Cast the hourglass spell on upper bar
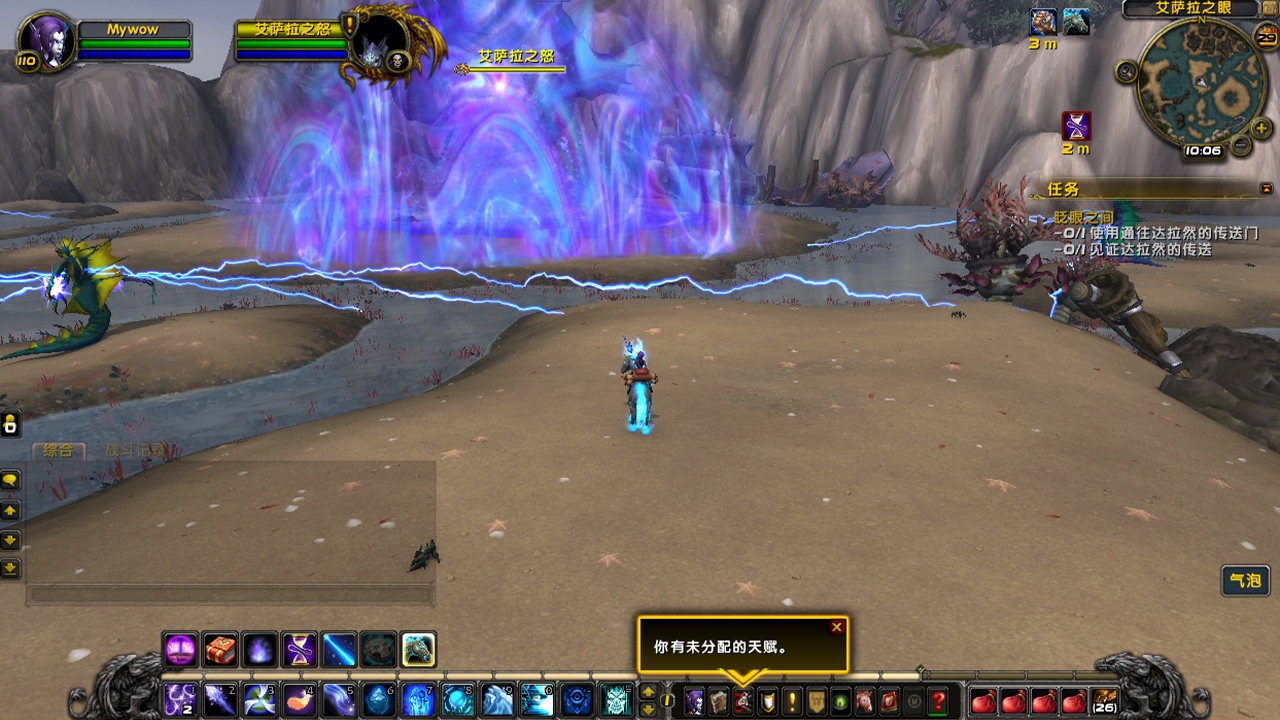 (299, 650)
